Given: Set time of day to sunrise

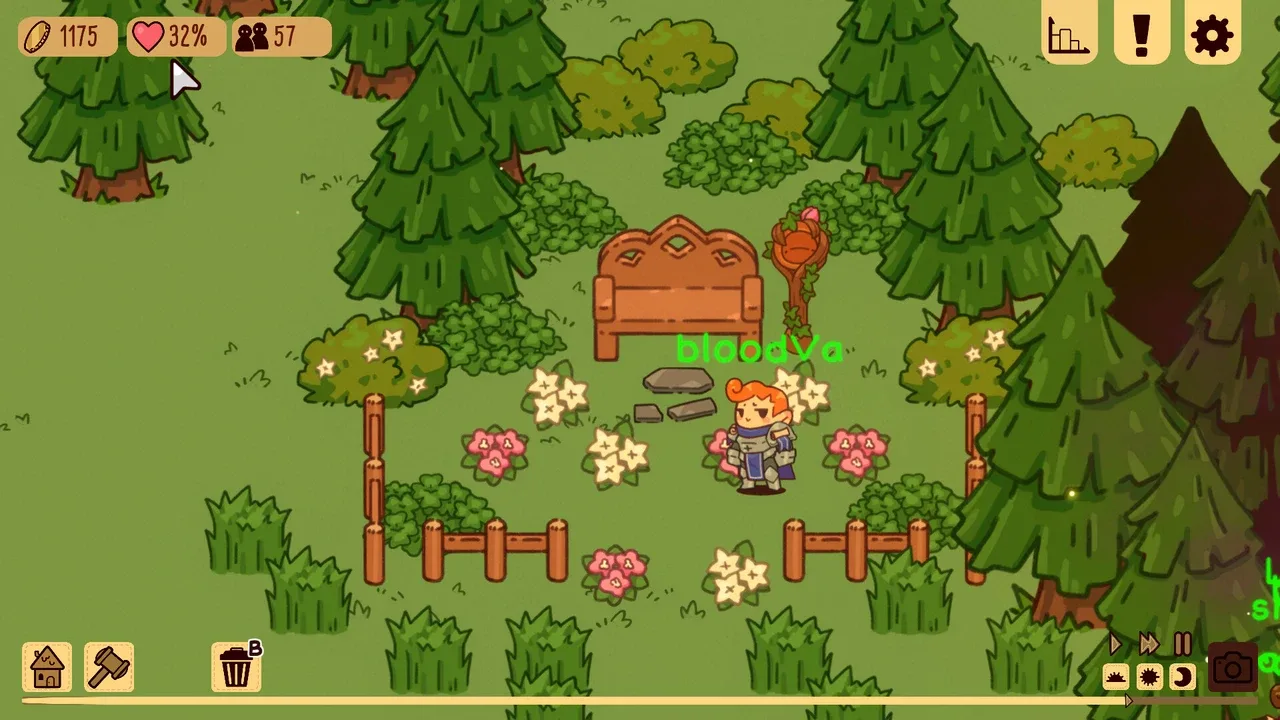Looking at the screenshot, I should [x=1116, y=678].
